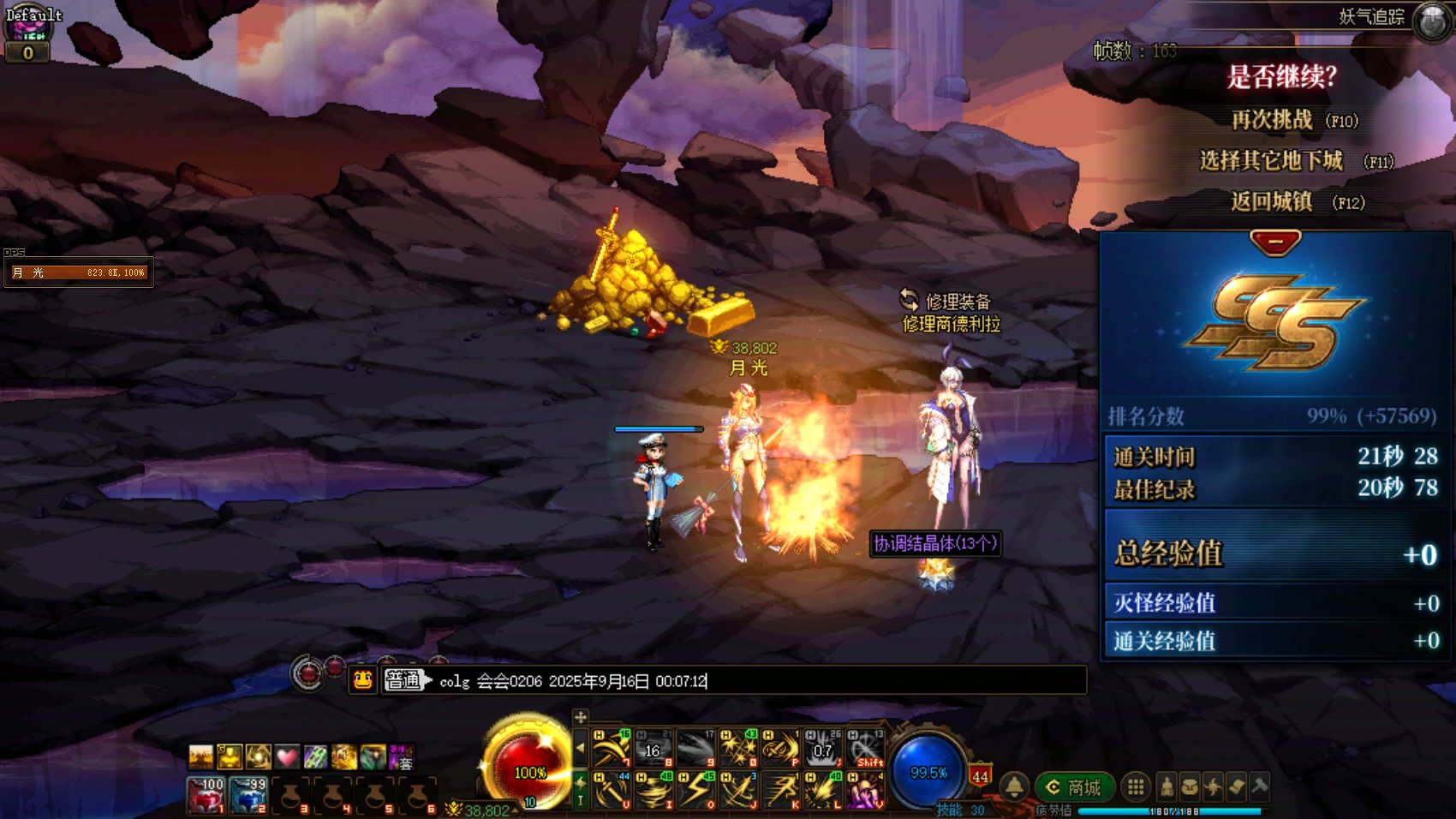Open the skills shuriken icon

[x=1213, y=786]
